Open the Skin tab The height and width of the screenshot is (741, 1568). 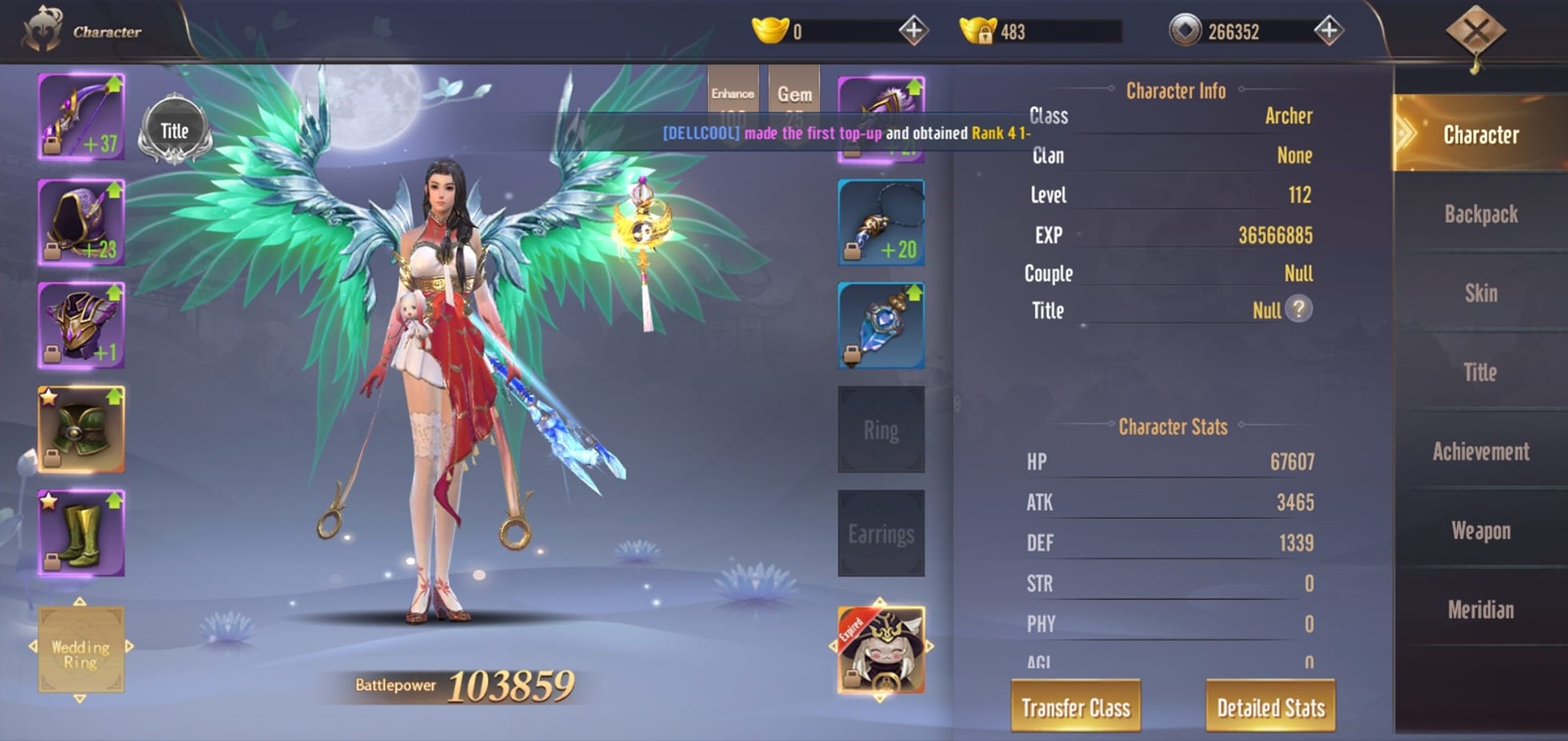click(x=1480, y=293)
